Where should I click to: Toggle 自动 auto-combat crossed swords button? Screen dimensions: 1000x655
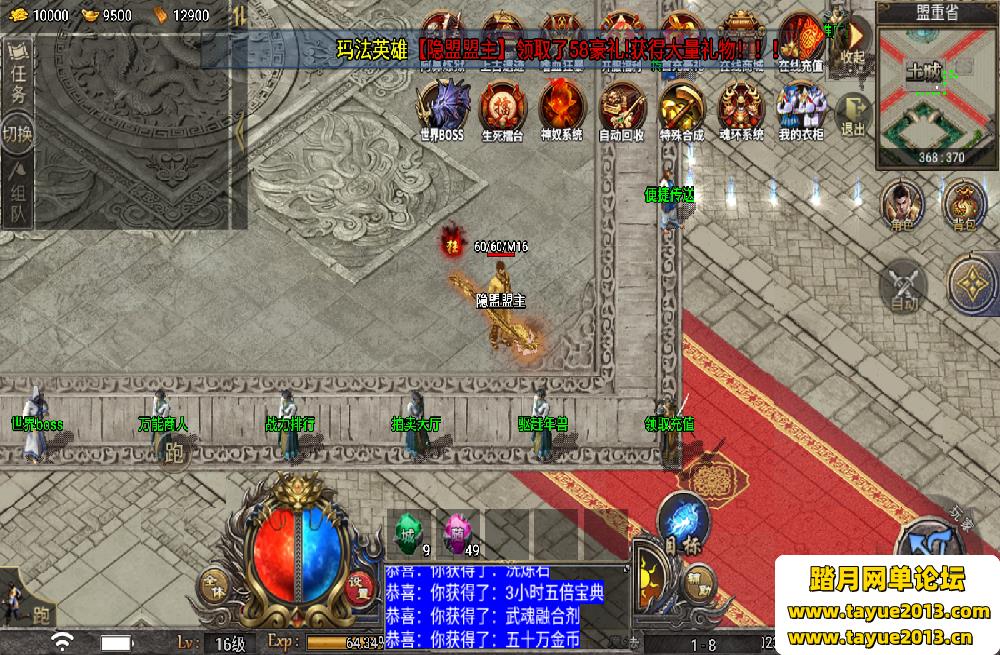click(x=903, y=283)
